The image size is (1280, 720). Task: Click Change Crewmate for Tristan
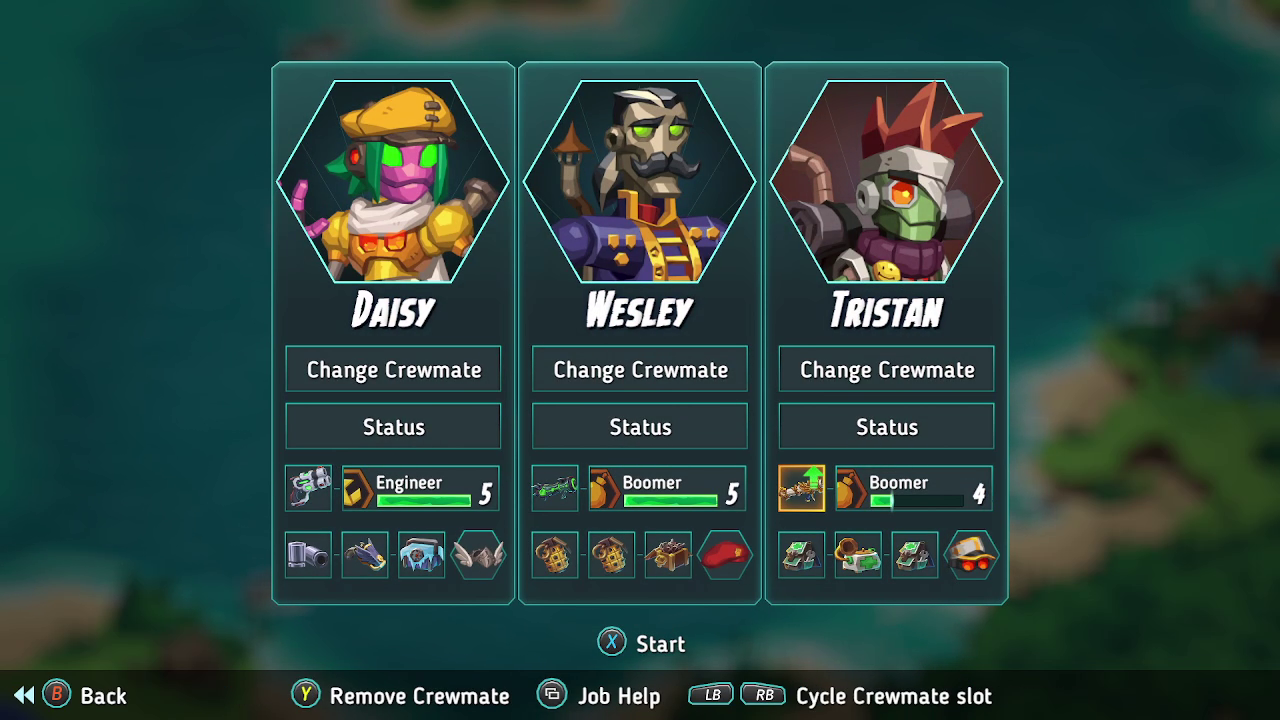pos(885,369)
